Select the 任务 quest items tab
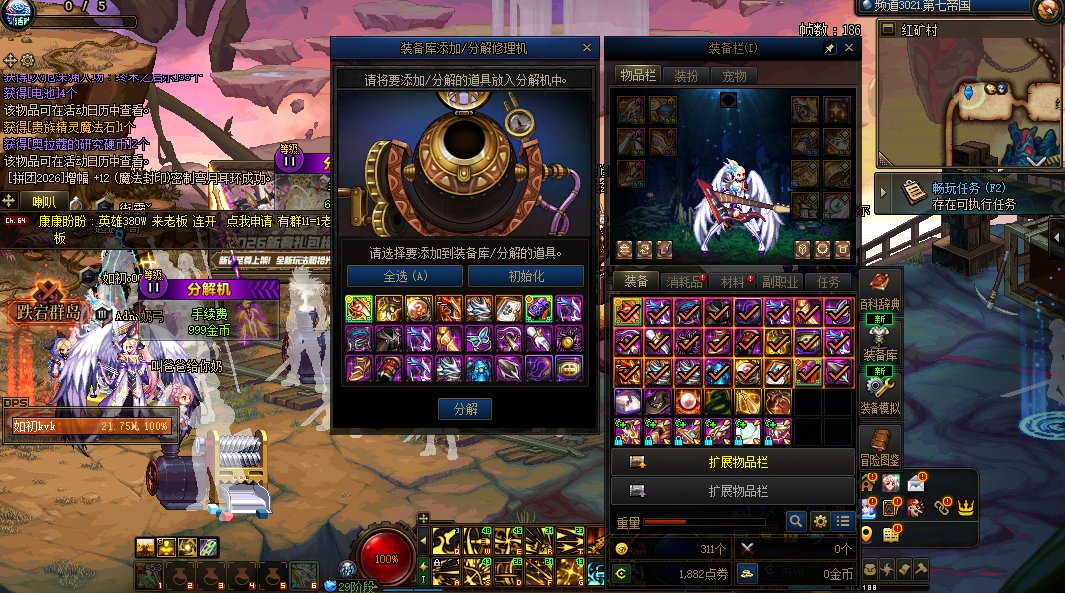Screen dimensions: 1065x593 point(829,282)
